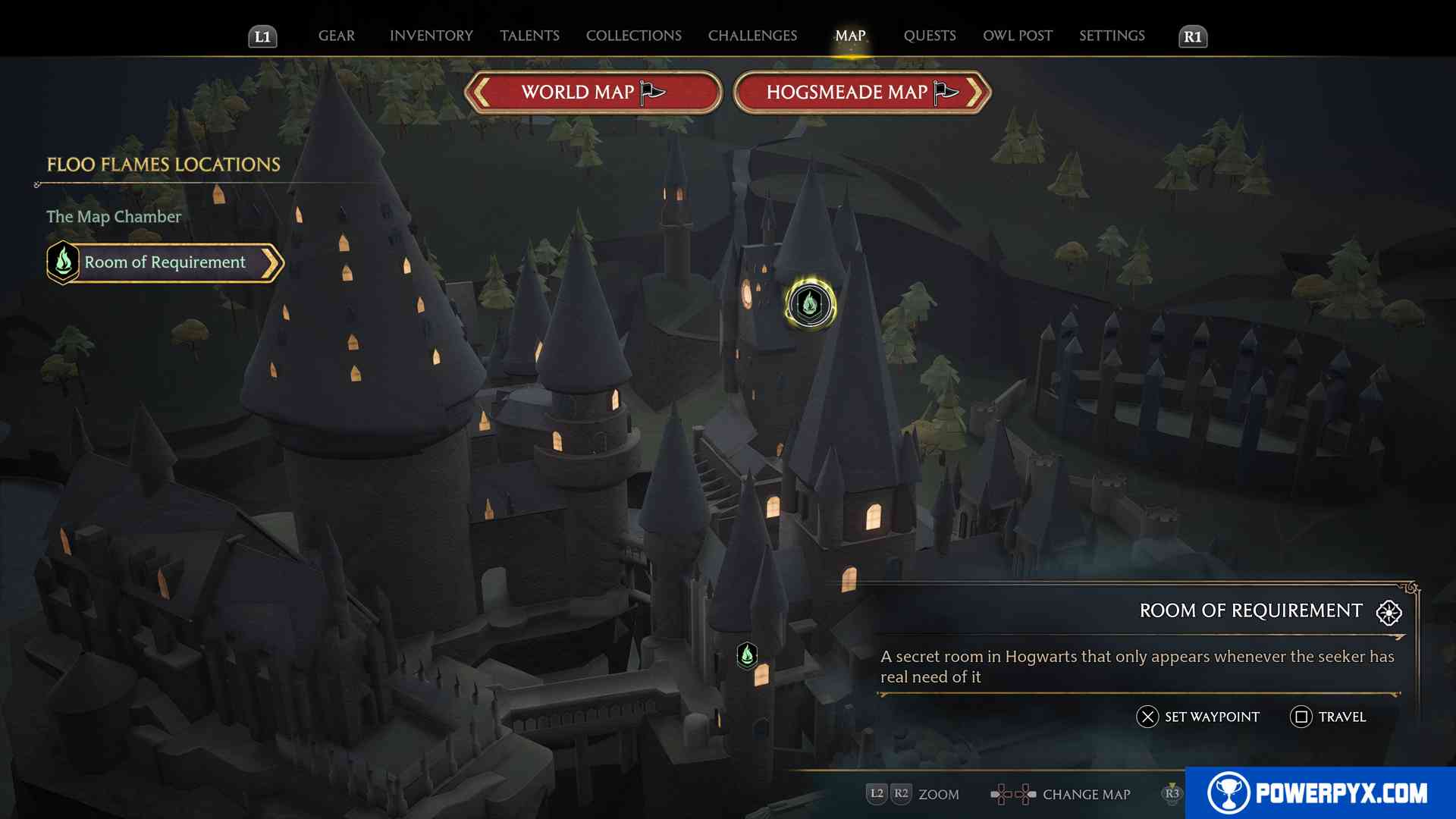Click the square button icon for Travel

coord(1302,716)
